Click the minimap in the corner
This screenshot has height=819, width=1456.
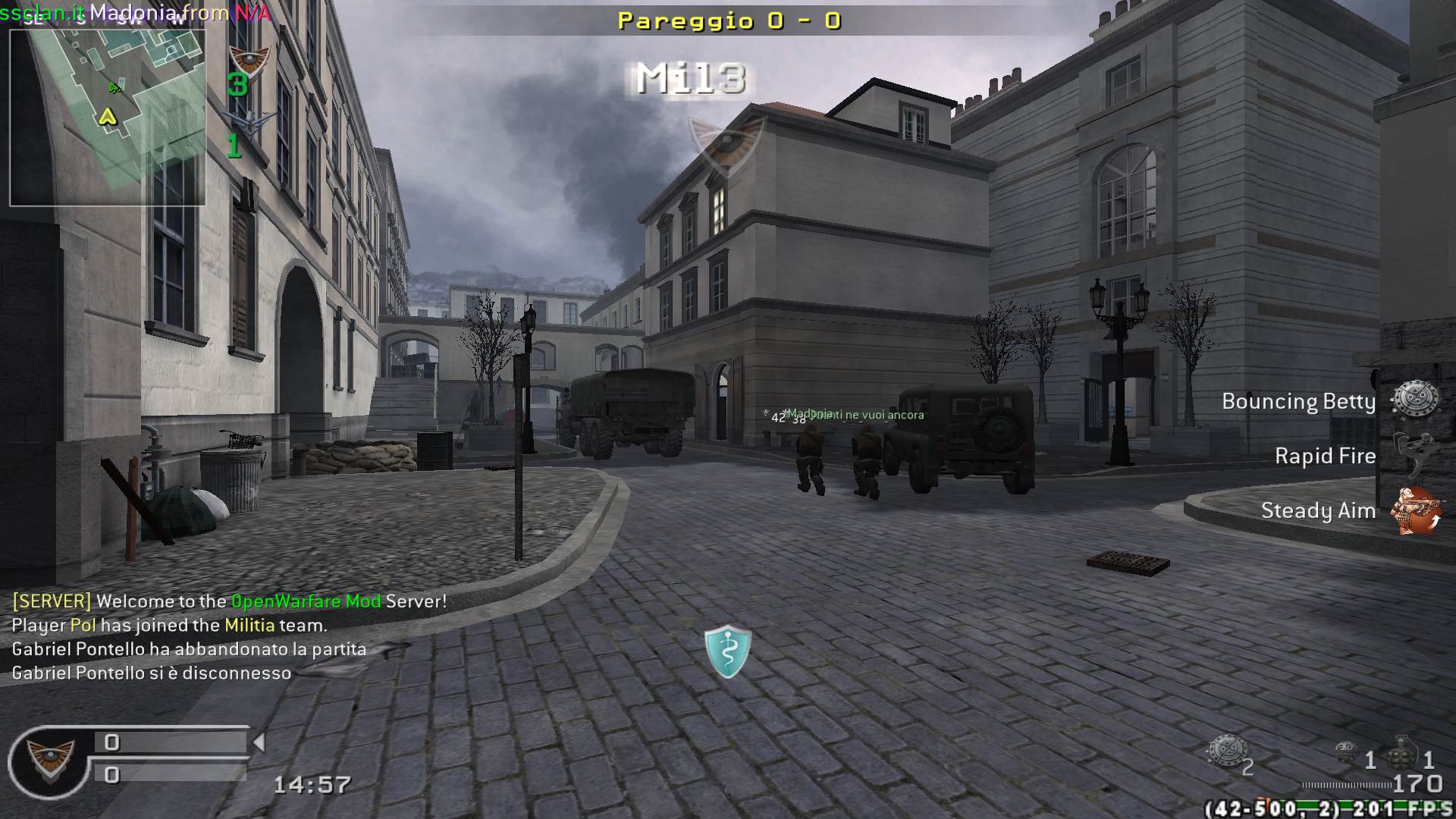coord(107,118)
